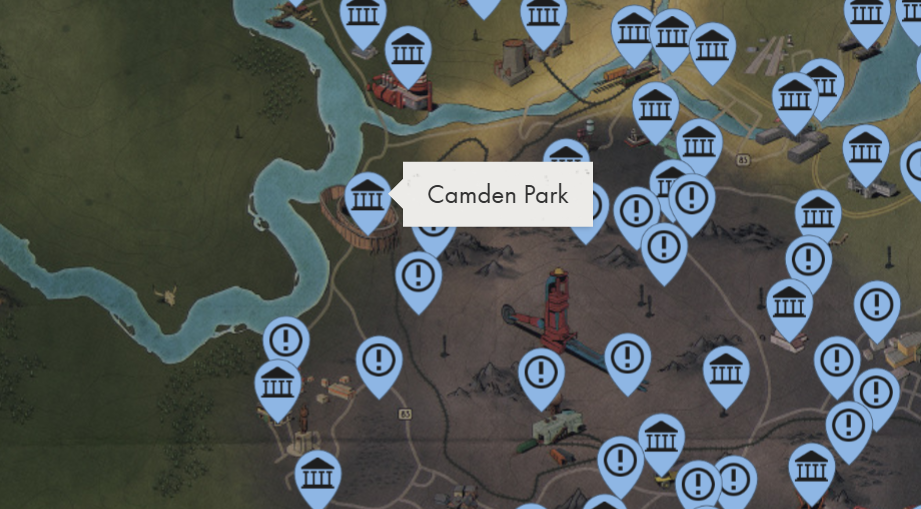Screen dimensions: 921x509
Task: Select the Camden Park map marker
Action: [367, 199]
